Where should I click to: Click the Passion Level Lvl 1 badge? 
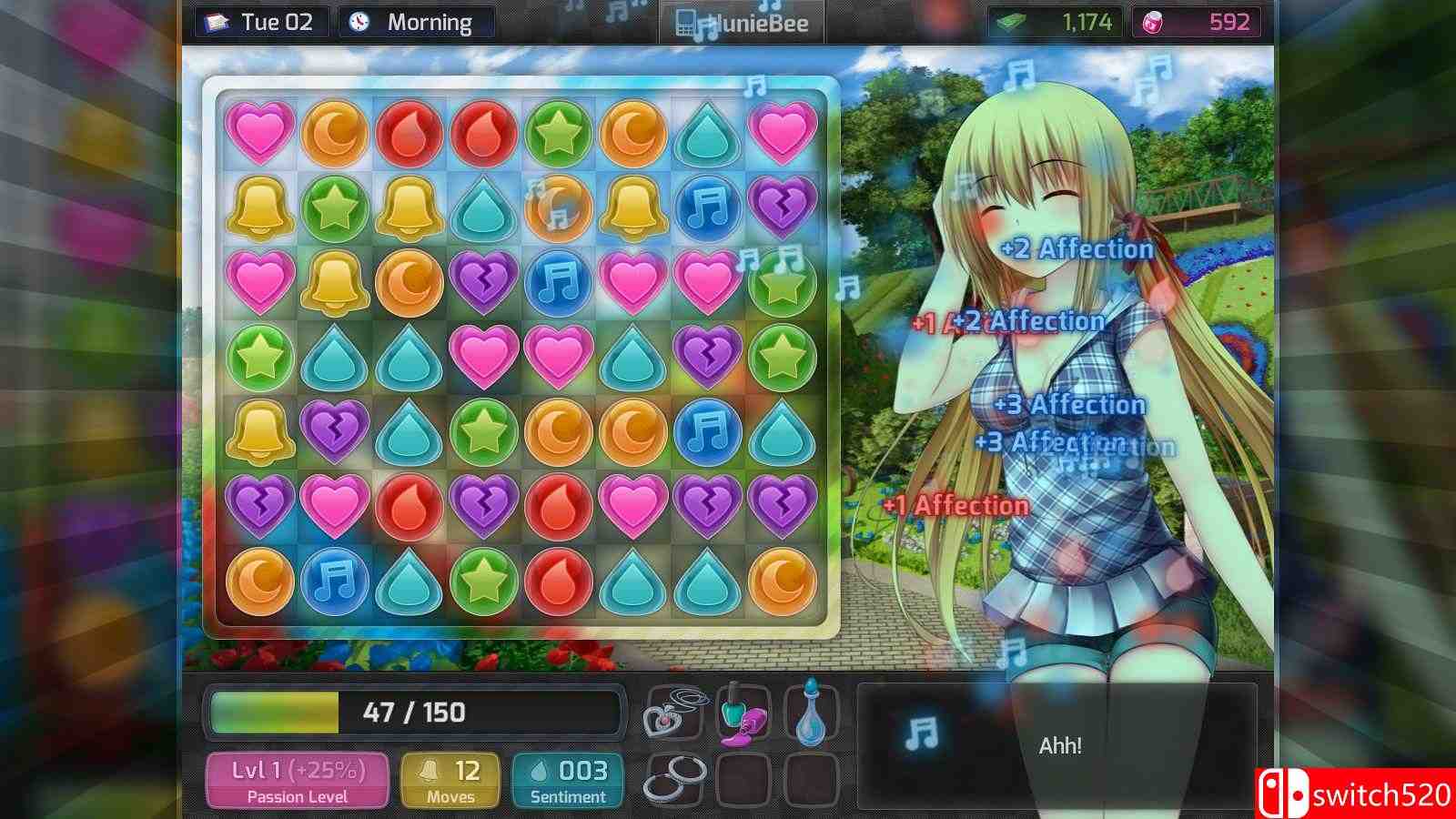[x=298, y=778]
